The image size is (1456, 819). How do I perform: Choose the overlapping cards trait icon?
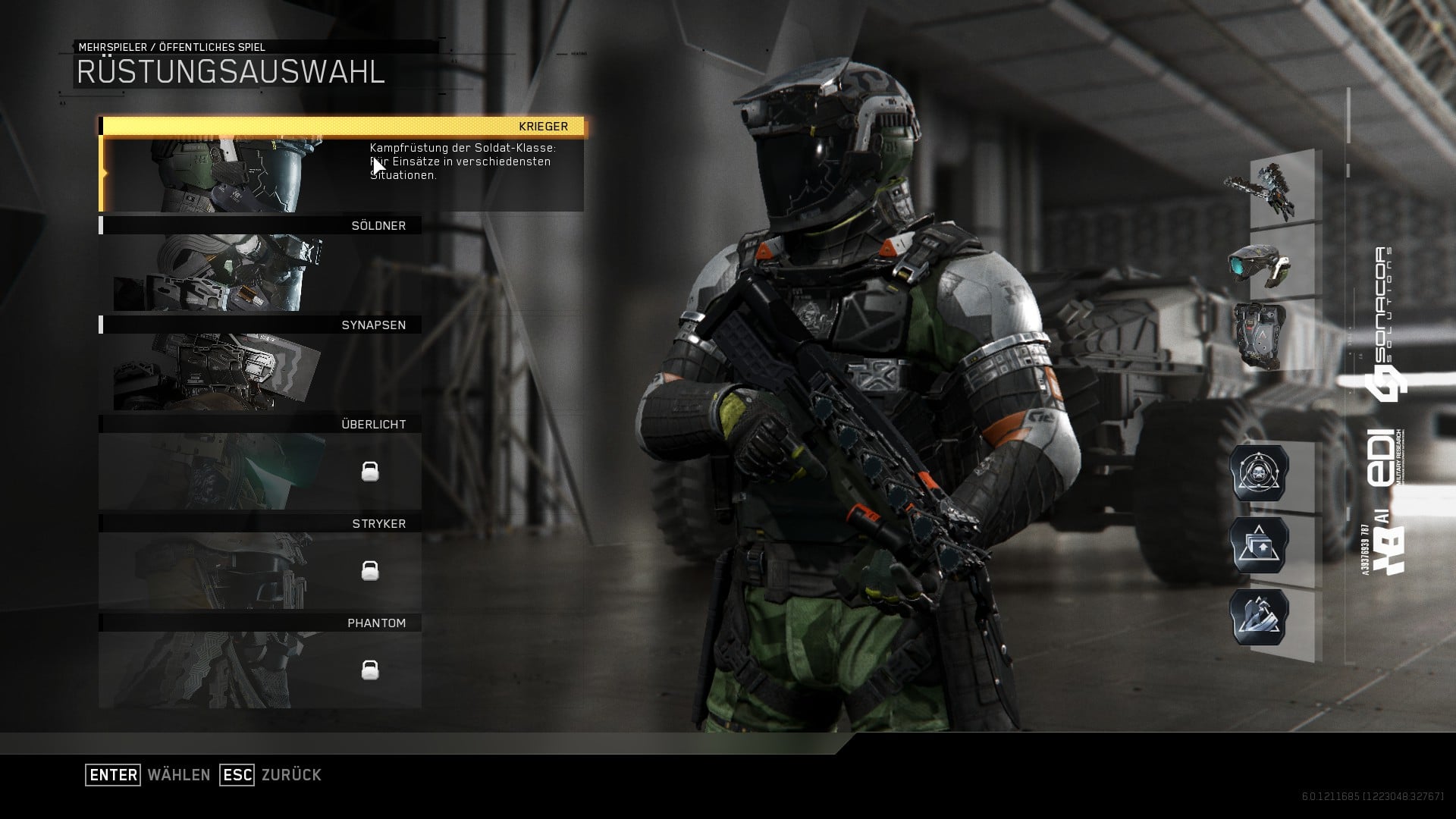pyautogui.click(x=1259, y=545)
